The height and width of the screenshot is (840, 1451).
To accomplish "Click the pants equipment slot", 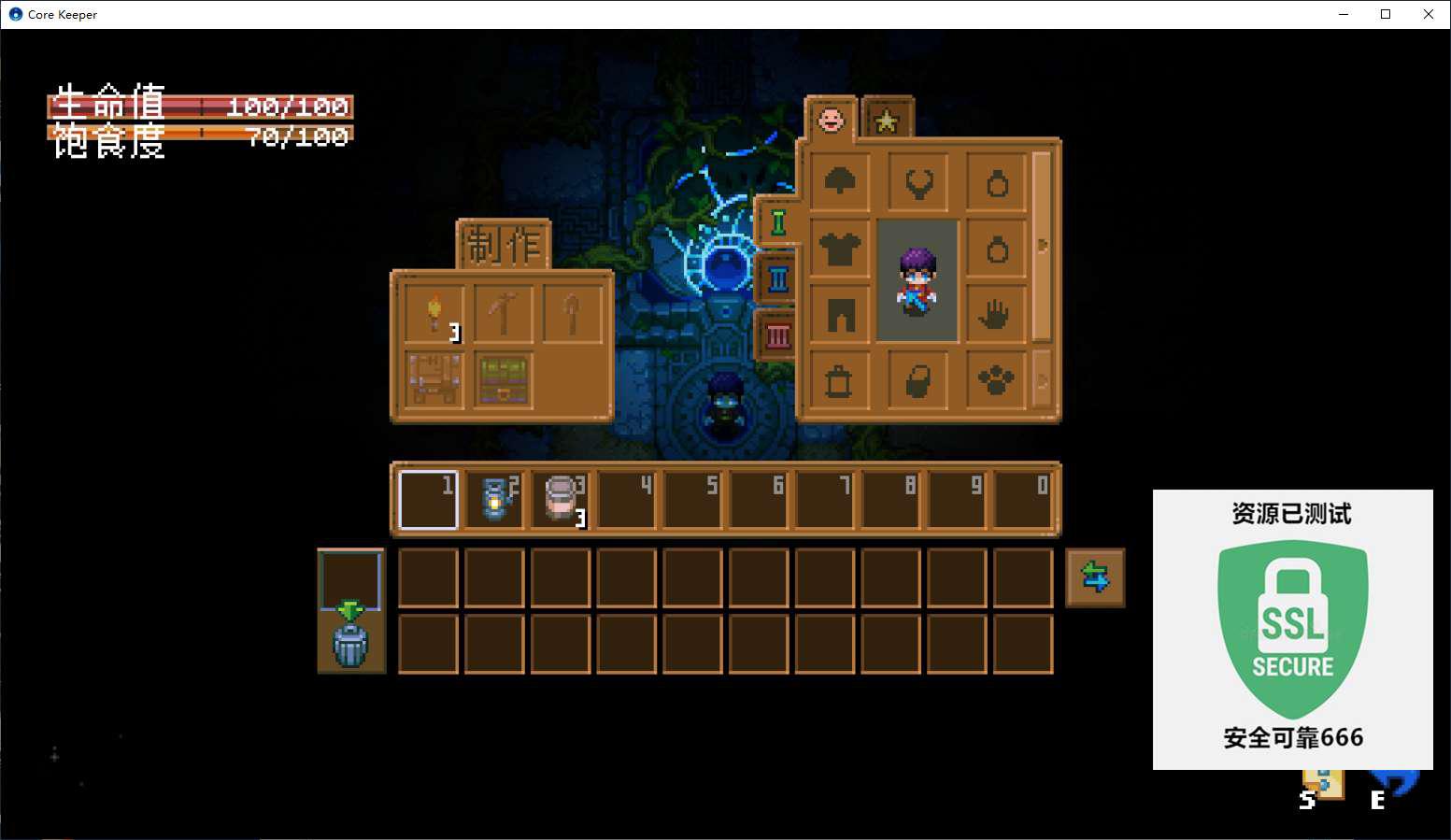I will pyautogui.click(x=840, y=315).
